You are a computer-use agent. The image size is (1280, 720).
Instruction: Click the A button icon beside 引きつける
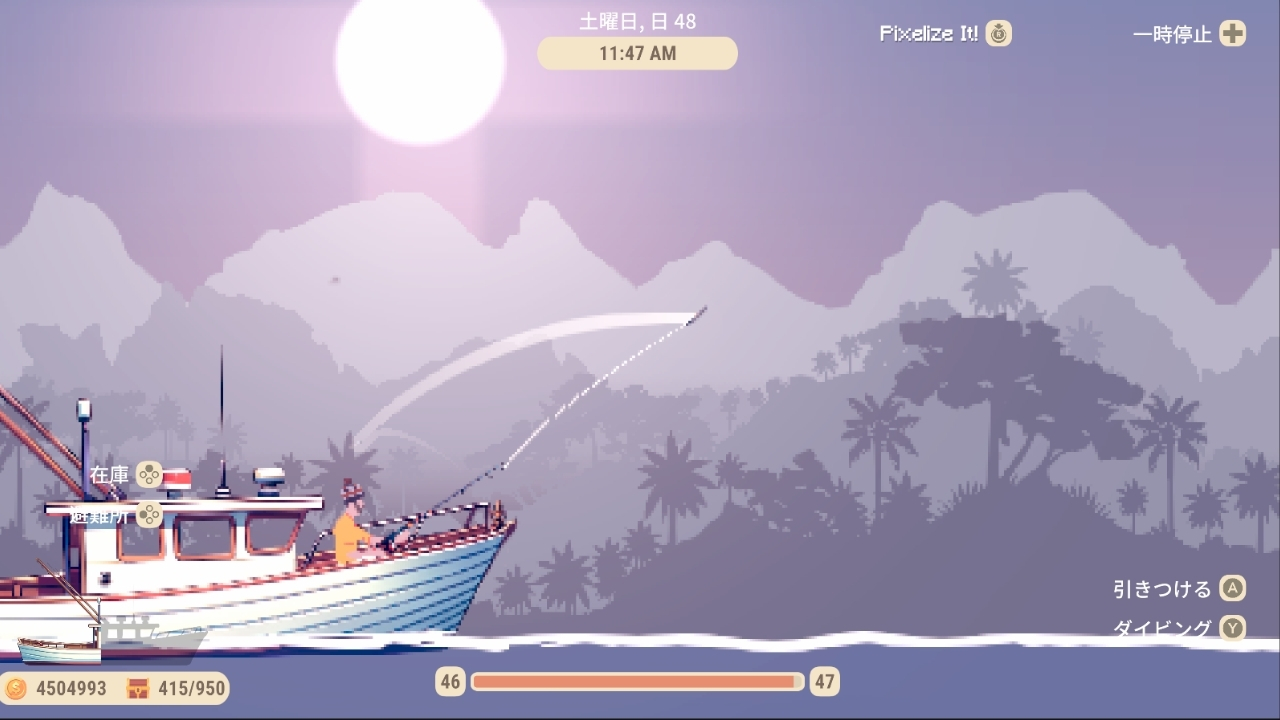coord(1231,589)
